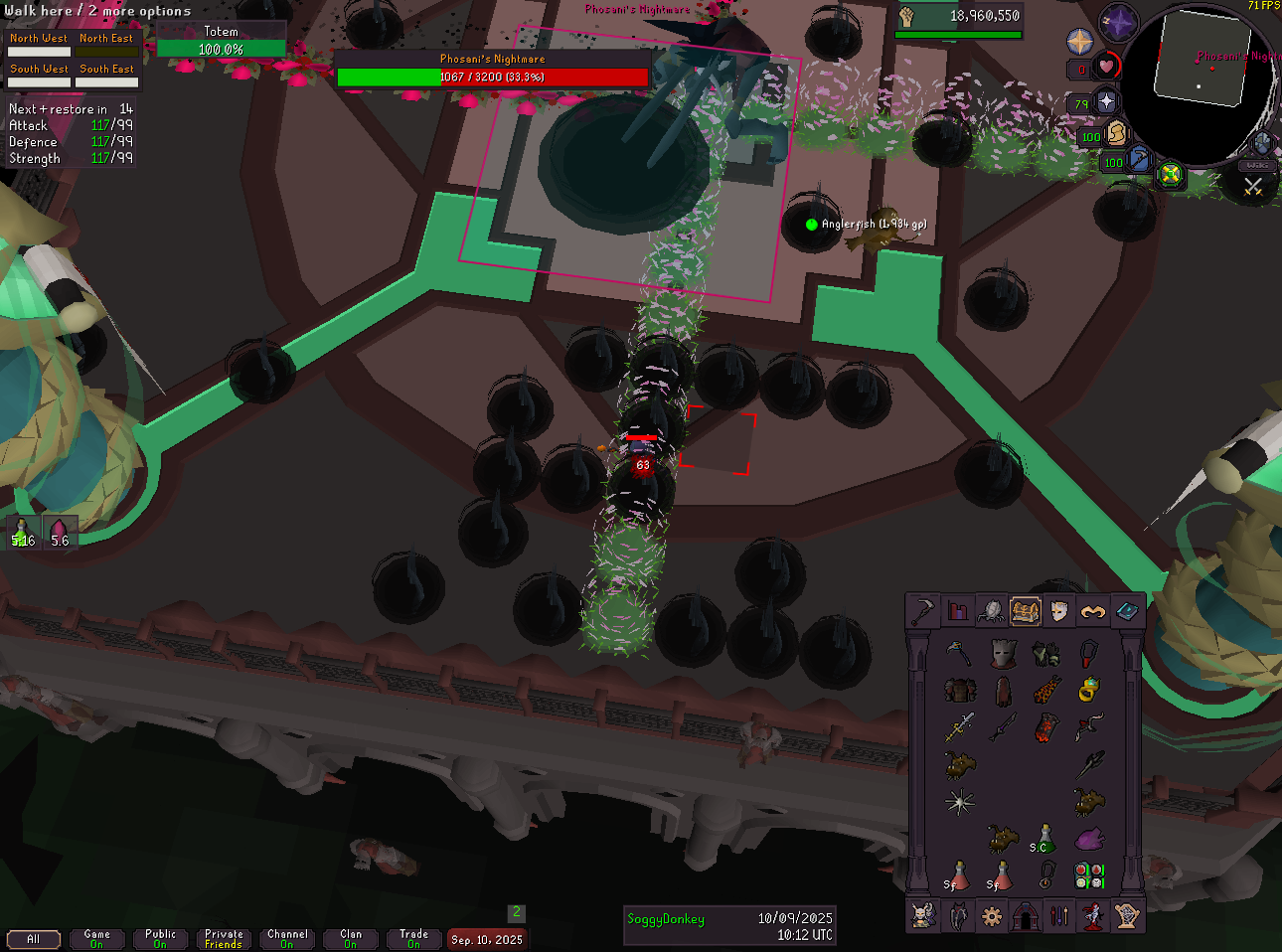The image size is (1282, 952).
Task: Toggle the Trade chat filter
Action: 413,939
